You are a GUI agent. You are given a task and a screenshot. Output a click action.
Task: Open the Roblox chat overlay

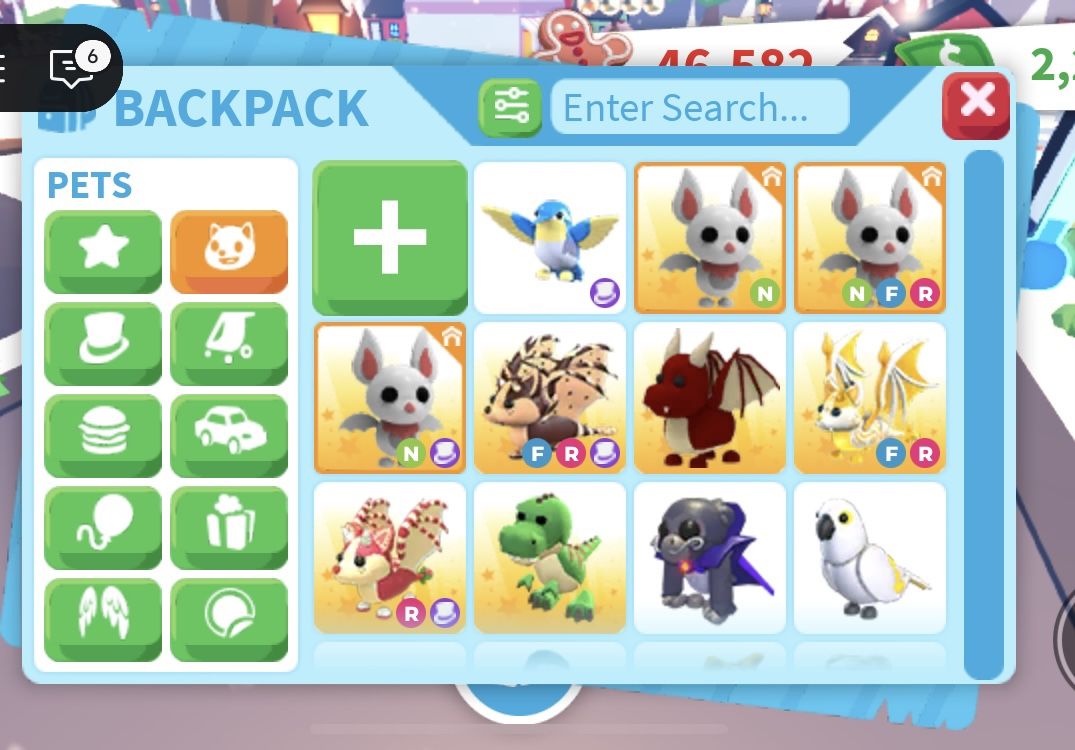click(72, 68)
